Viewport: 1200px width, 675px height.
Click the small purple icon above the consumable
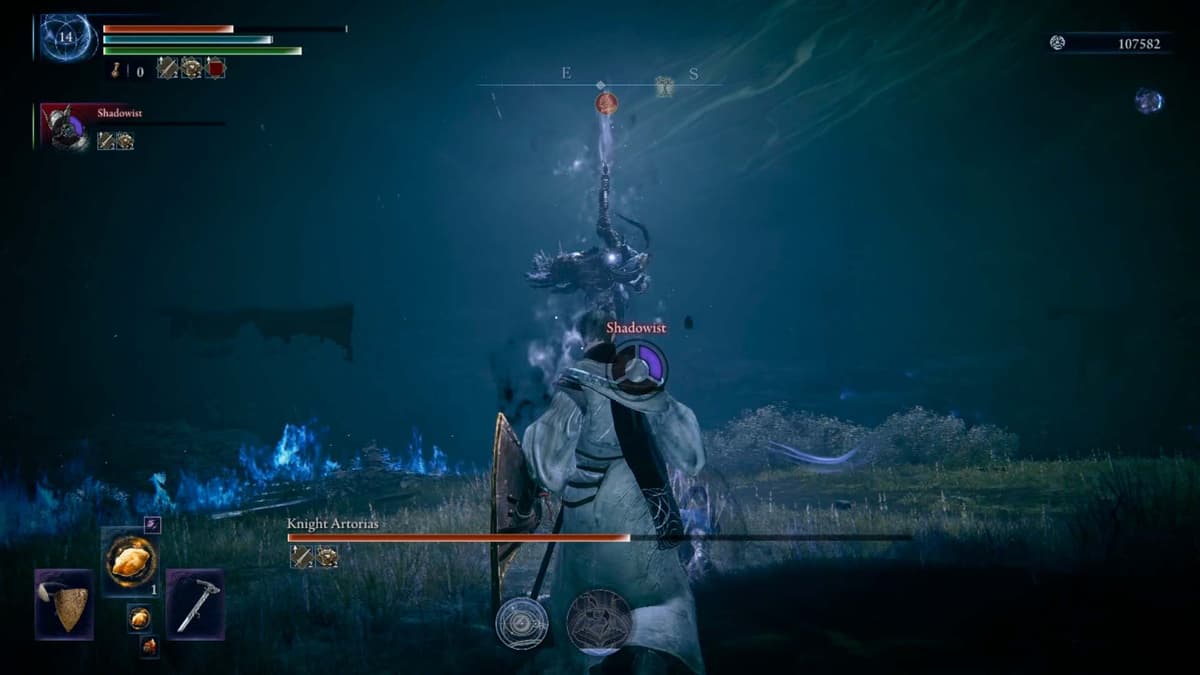click(152, 524)
